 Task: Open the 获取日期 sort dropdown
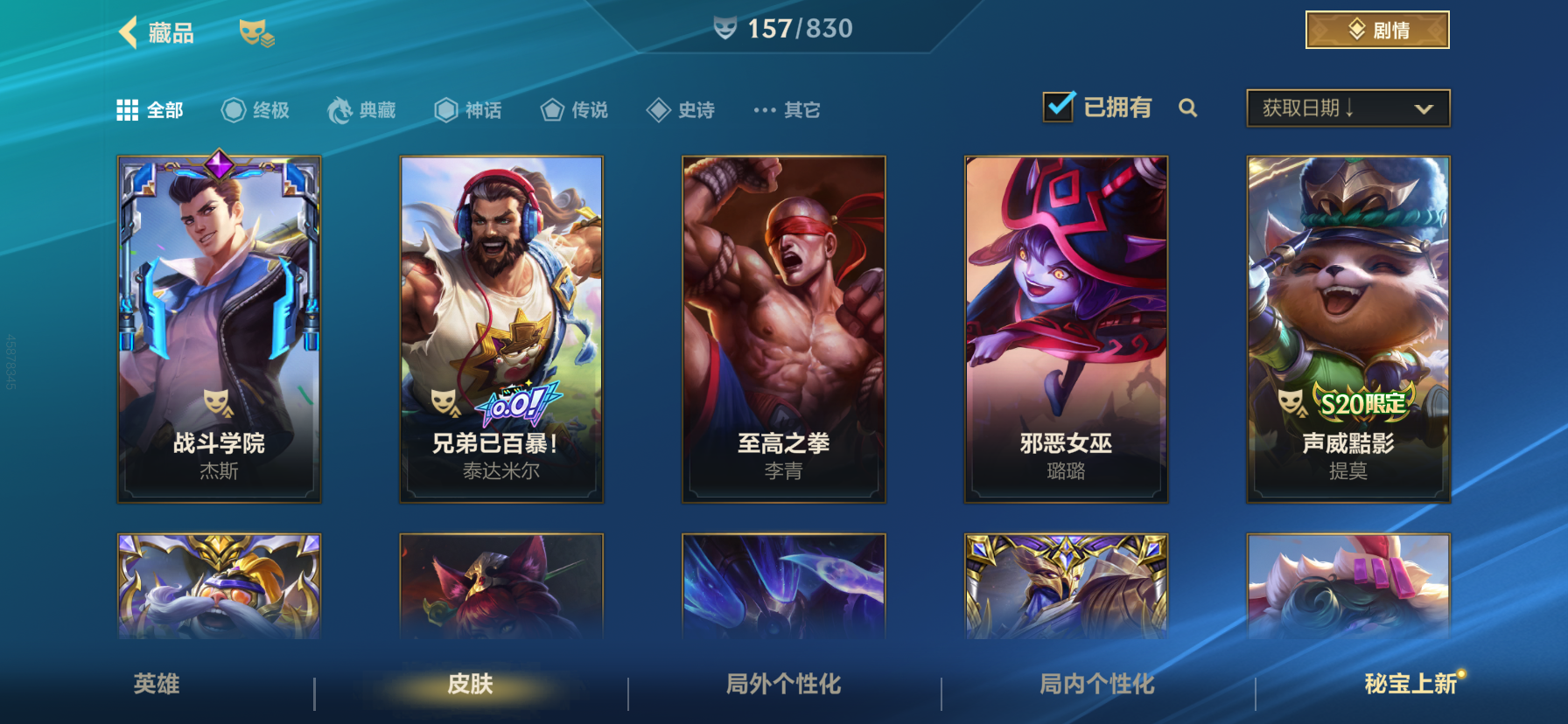click(1347, 107)
